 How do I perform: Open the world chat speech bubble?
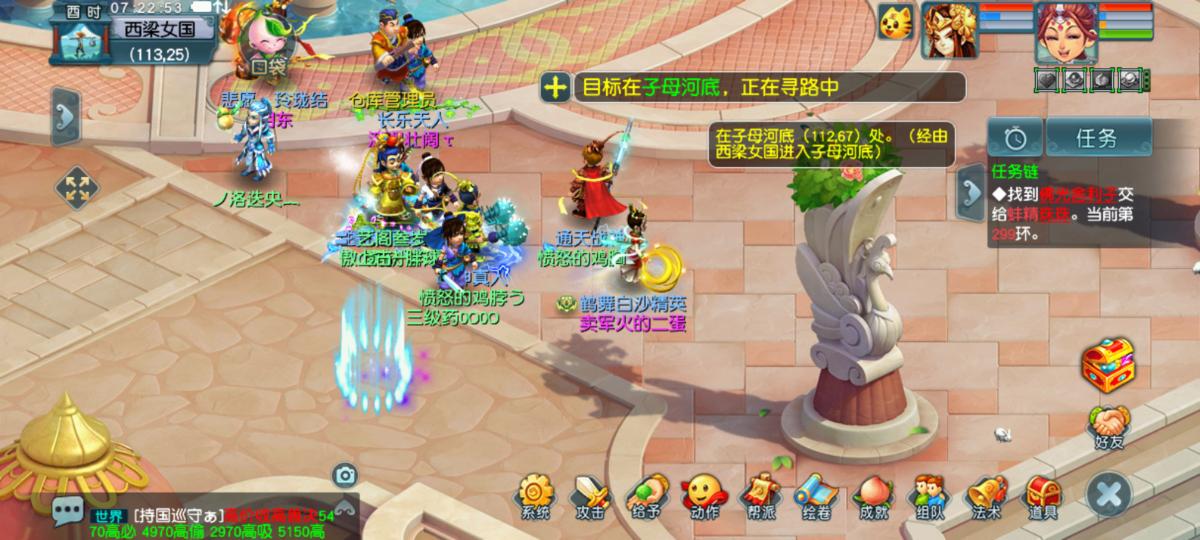(x=68, y=513)
